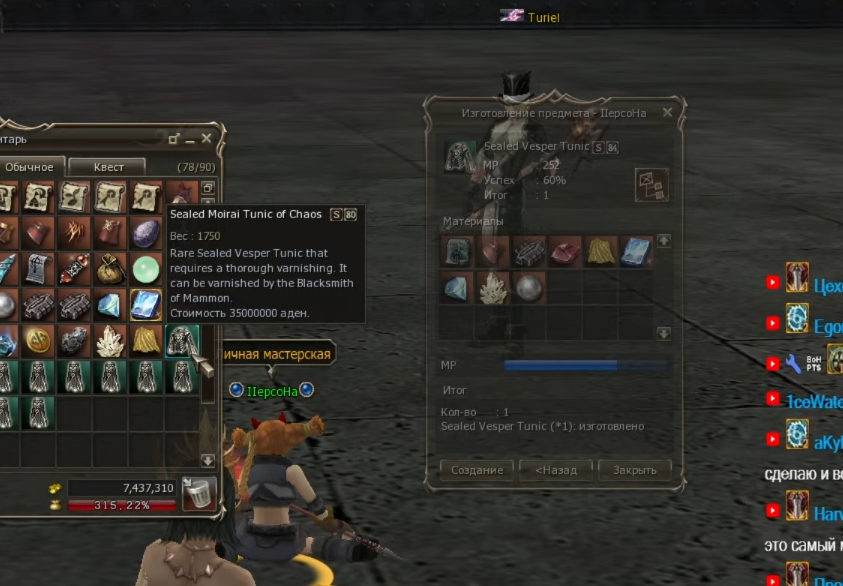Select the silver orb crafting material
The image size is (843, 586).
pyautogui.click(x=528, y=288)
